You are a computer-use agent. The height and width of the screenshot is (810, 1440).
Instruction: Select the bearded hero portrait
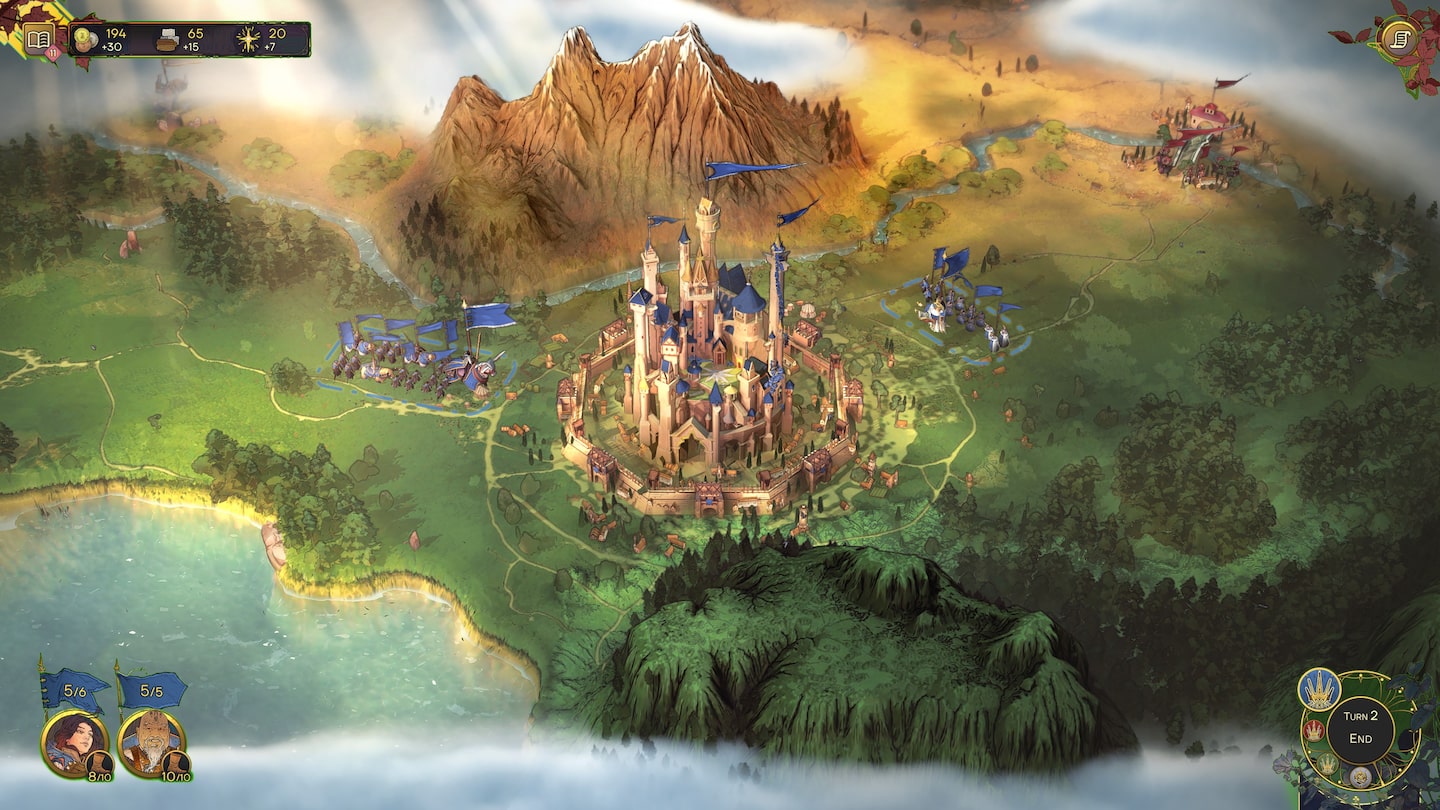coord(152,739)
